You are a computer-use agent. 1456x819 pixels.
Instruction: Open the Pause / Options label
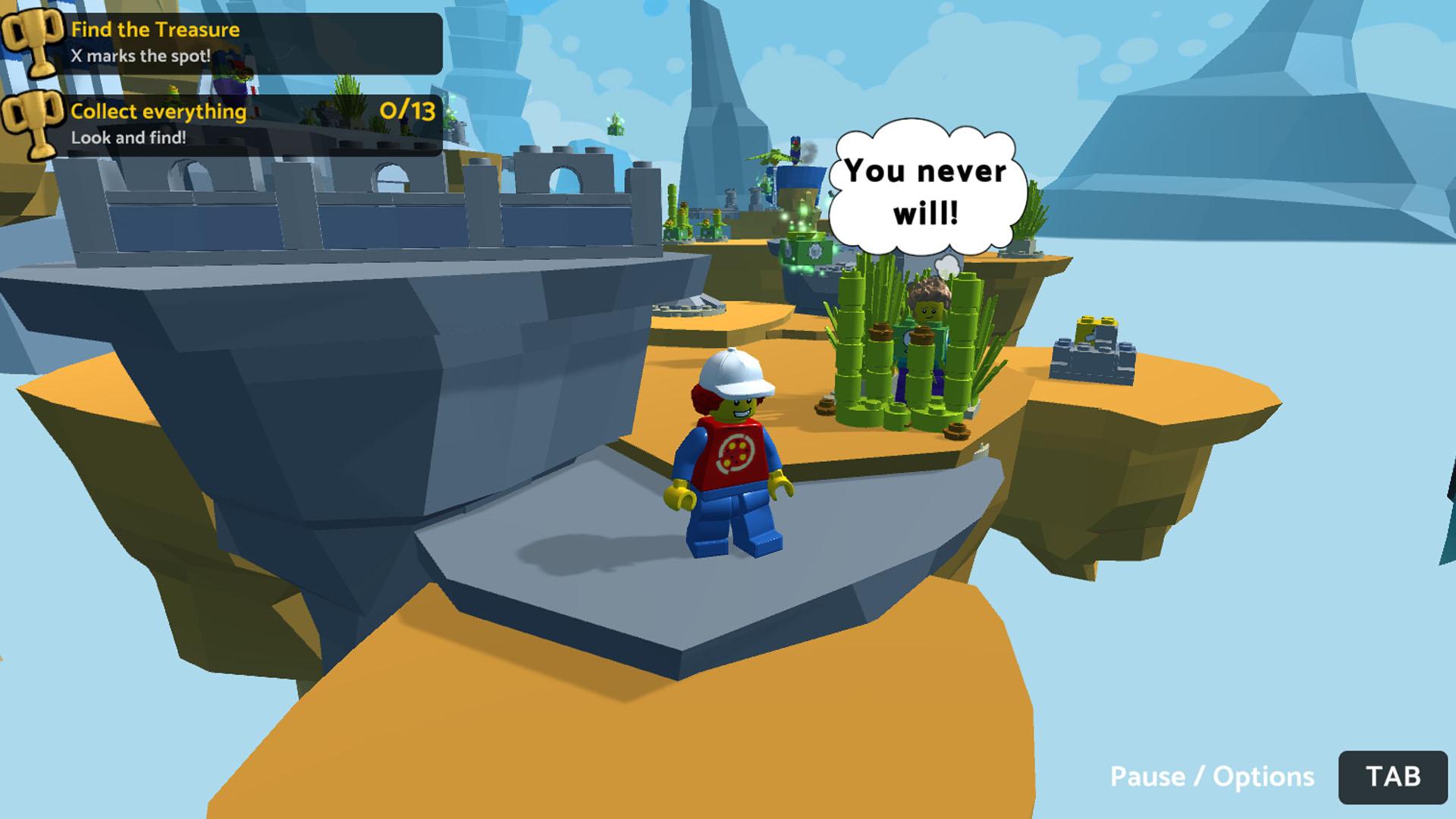[x=1211, y=777]
